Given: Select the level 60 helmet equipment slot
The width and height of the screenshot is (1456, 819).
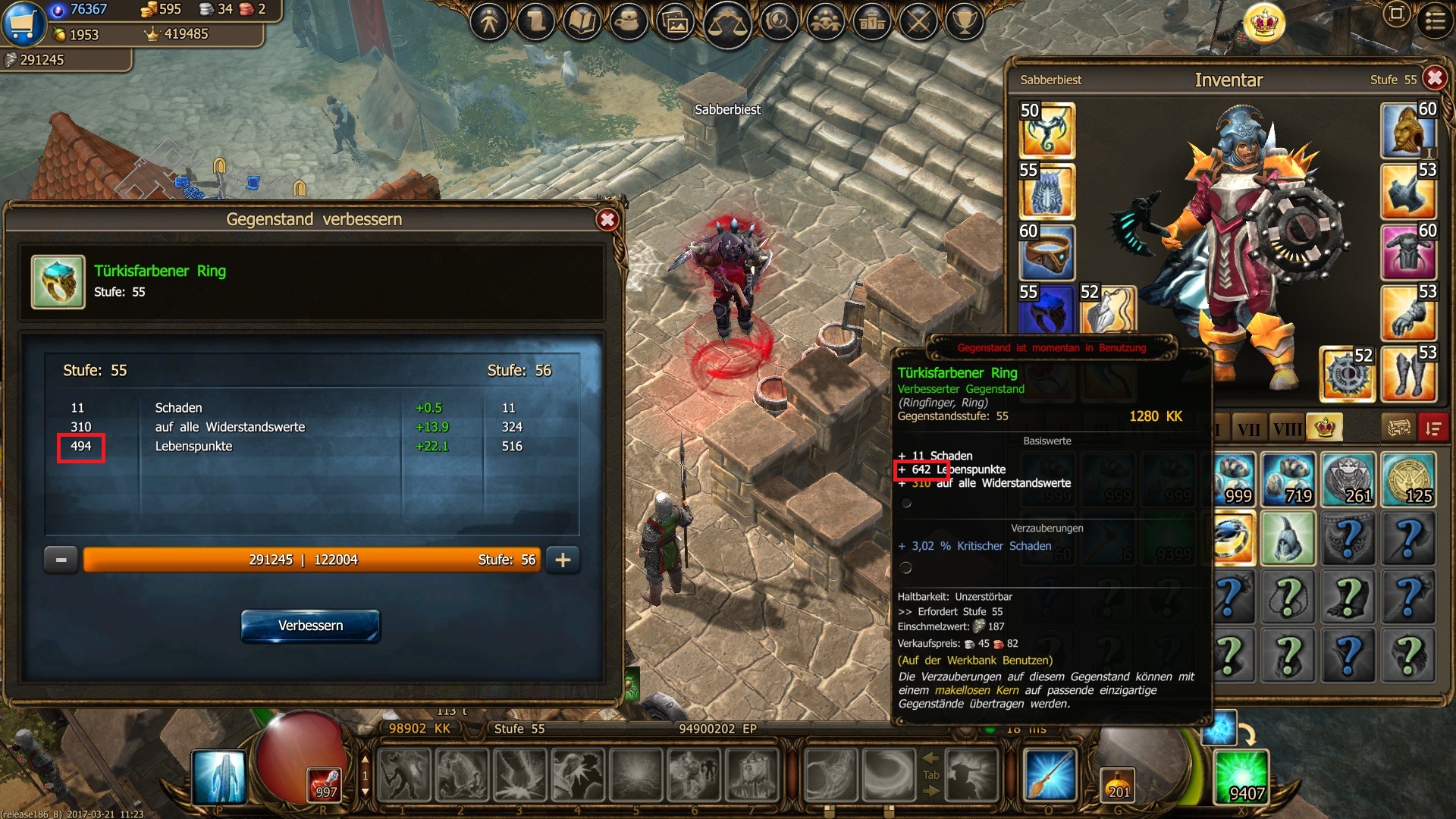Looking at the screenshot, I should [x=1408, y=130].
